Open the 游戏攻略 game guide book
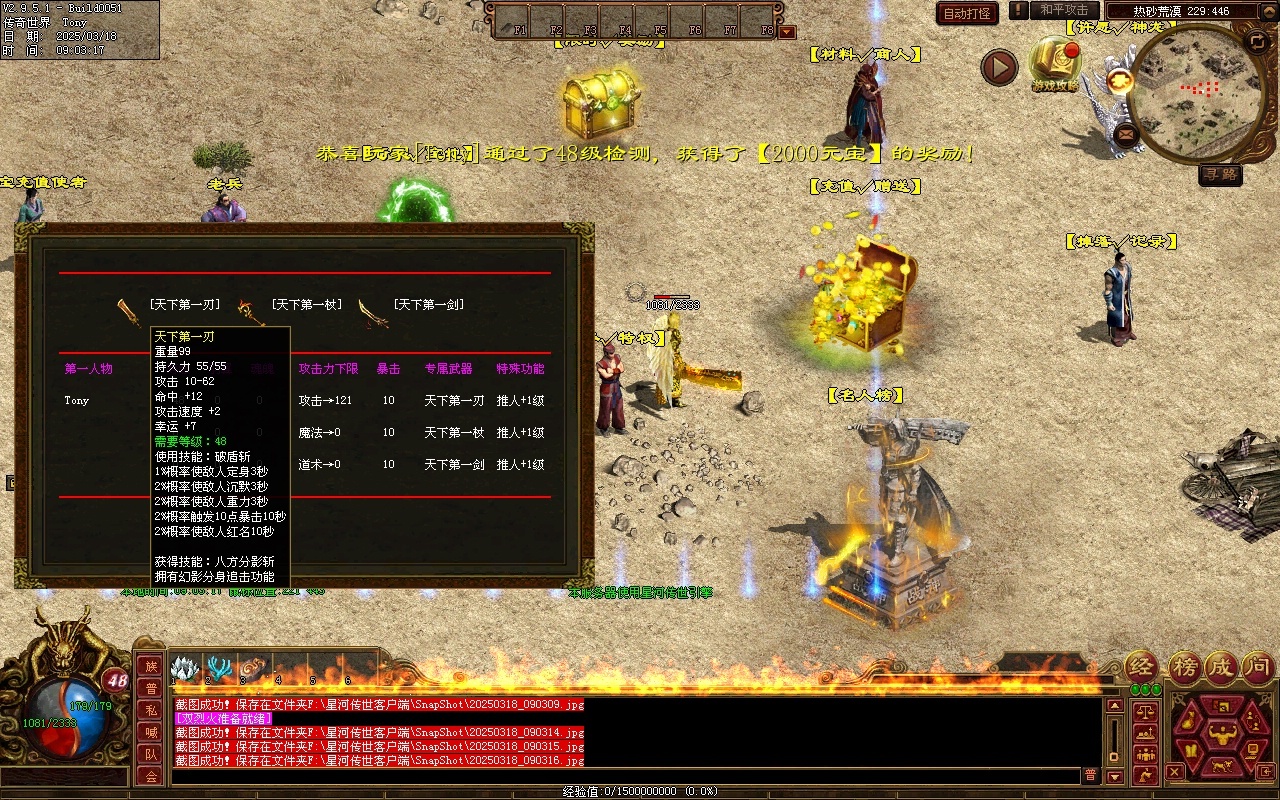This screenshot has width=1280, height=800. (x=1054, y=61)
